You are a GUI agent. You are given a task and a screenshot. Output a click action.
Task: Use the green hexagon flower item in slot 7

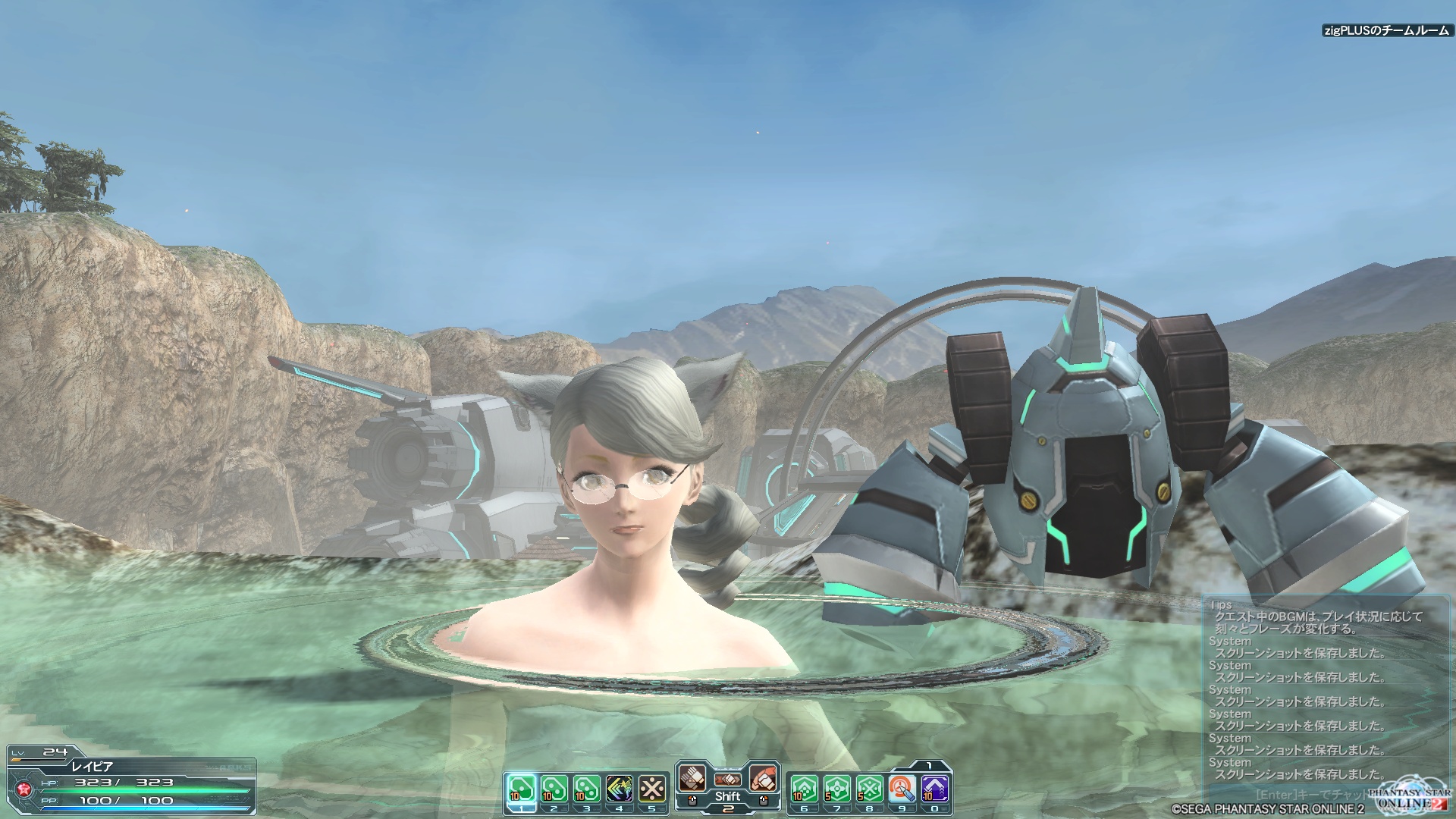tap(836, 789)
